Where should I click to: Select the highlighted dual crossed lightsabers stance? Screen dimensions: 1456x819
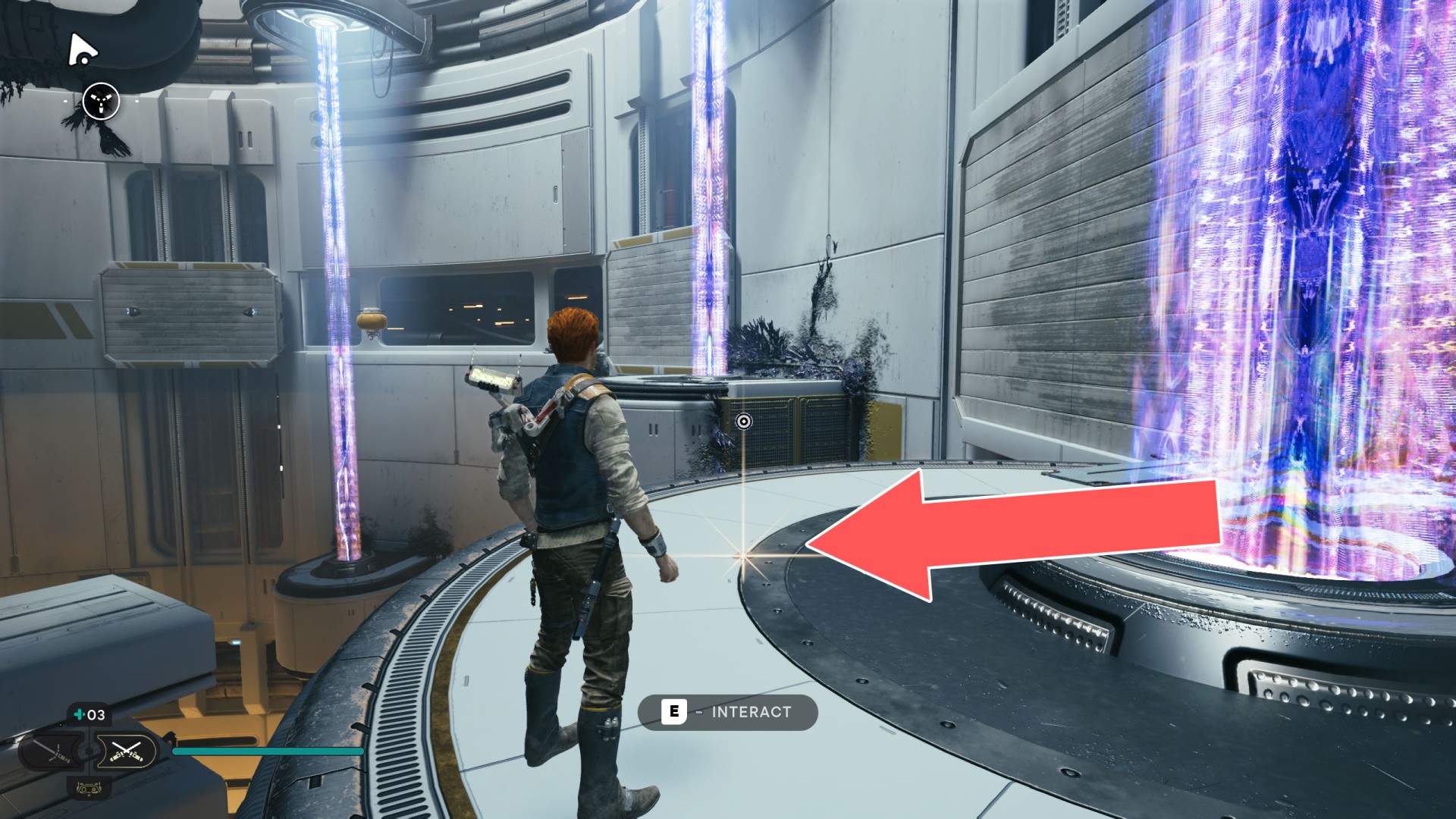point(126,752)
